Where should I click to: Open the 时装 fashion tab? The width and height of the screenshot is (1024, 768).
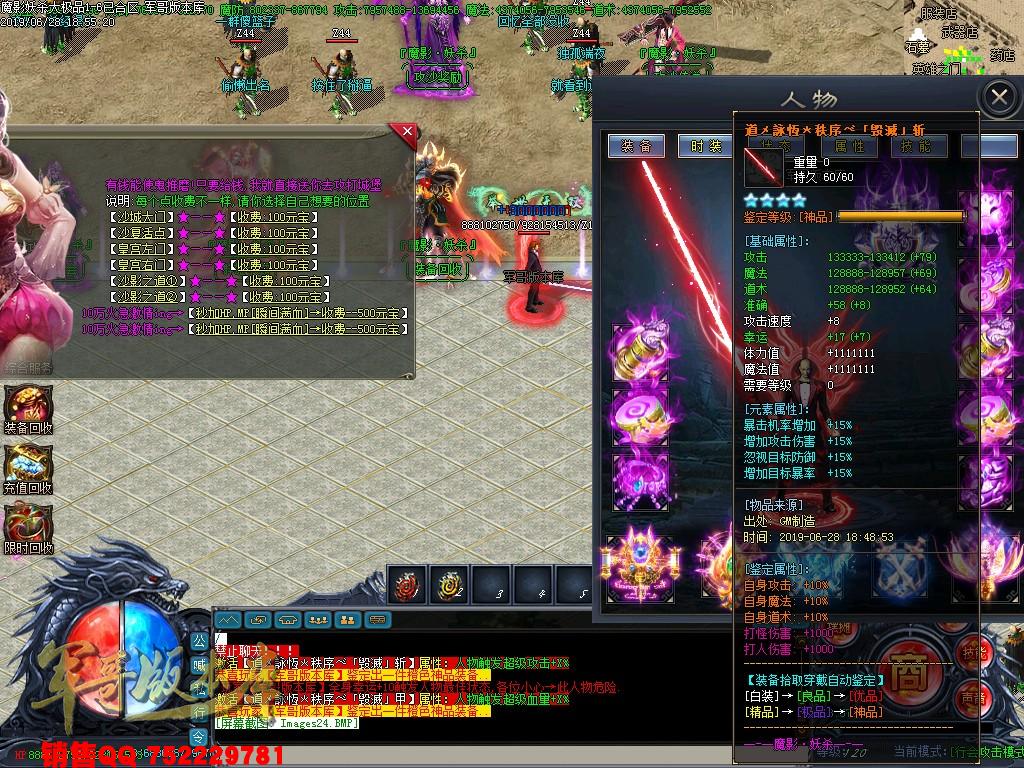click(706, 146)
